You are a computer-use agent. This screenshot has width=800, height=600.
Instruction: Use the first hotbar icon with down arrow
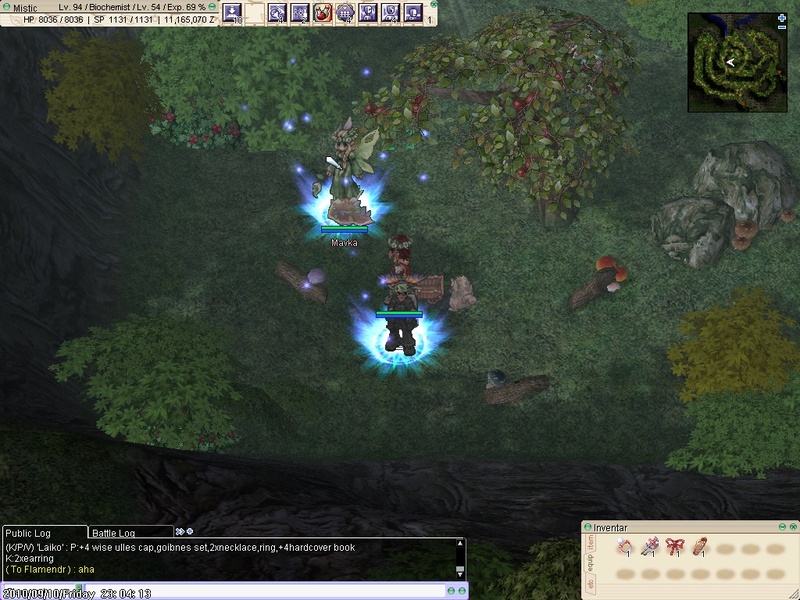tap(233, 13)
